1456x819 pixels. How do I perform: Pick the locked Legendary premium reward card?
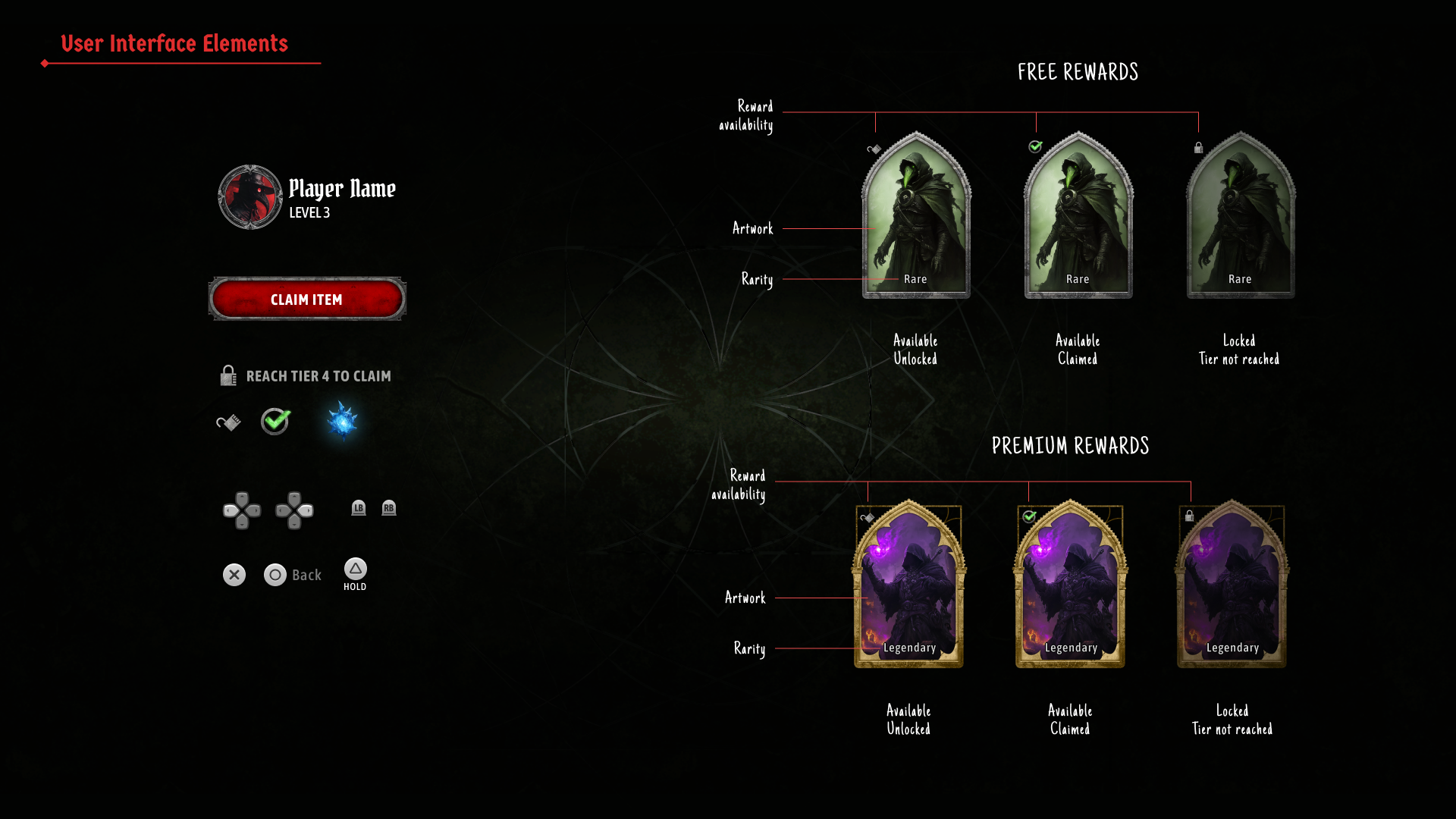1232,584
